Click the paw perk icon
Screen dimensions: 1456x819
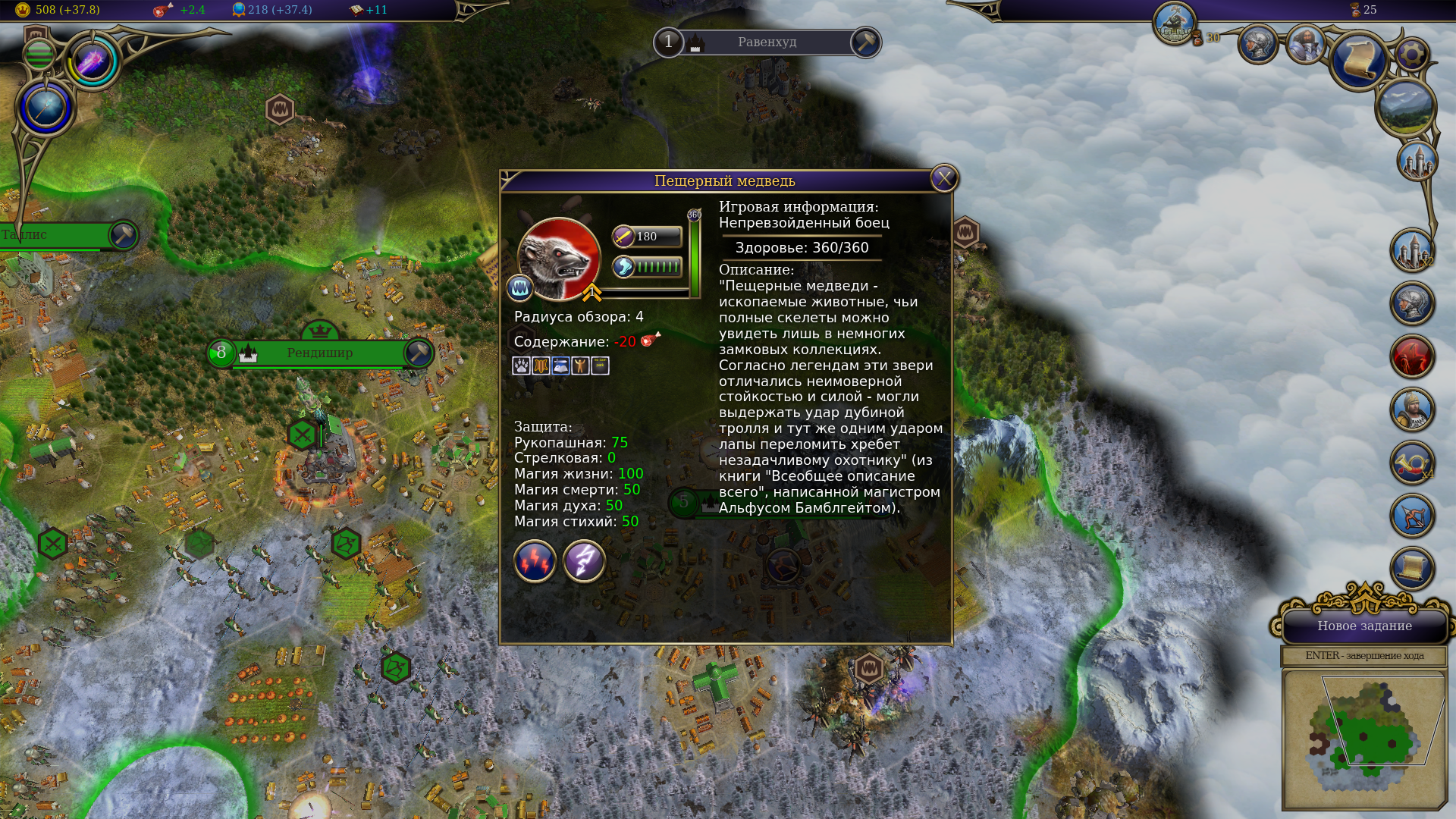coord(521,366)
